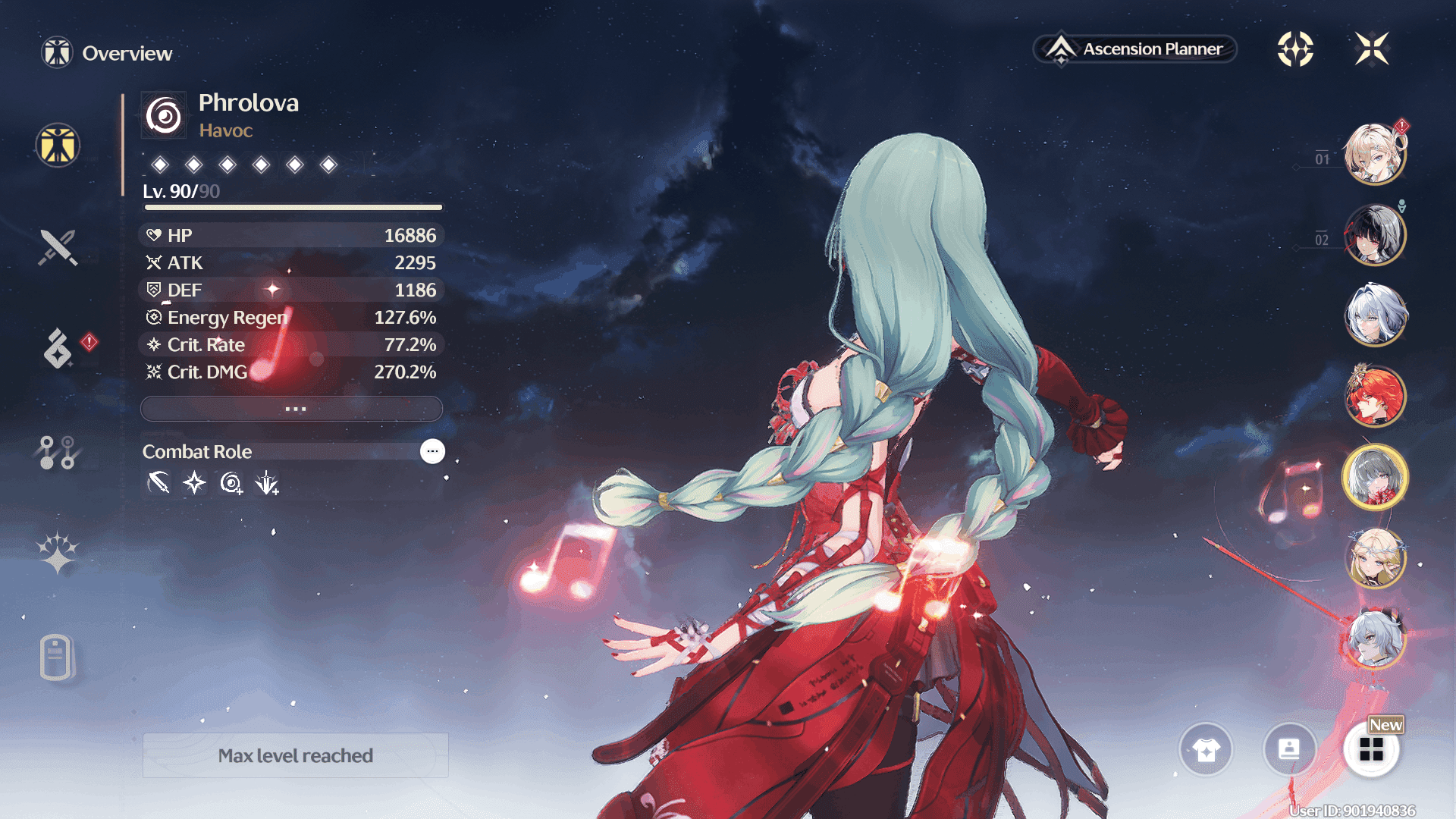
Task: Select the blonde character in slot 01
Action: 1374,154
